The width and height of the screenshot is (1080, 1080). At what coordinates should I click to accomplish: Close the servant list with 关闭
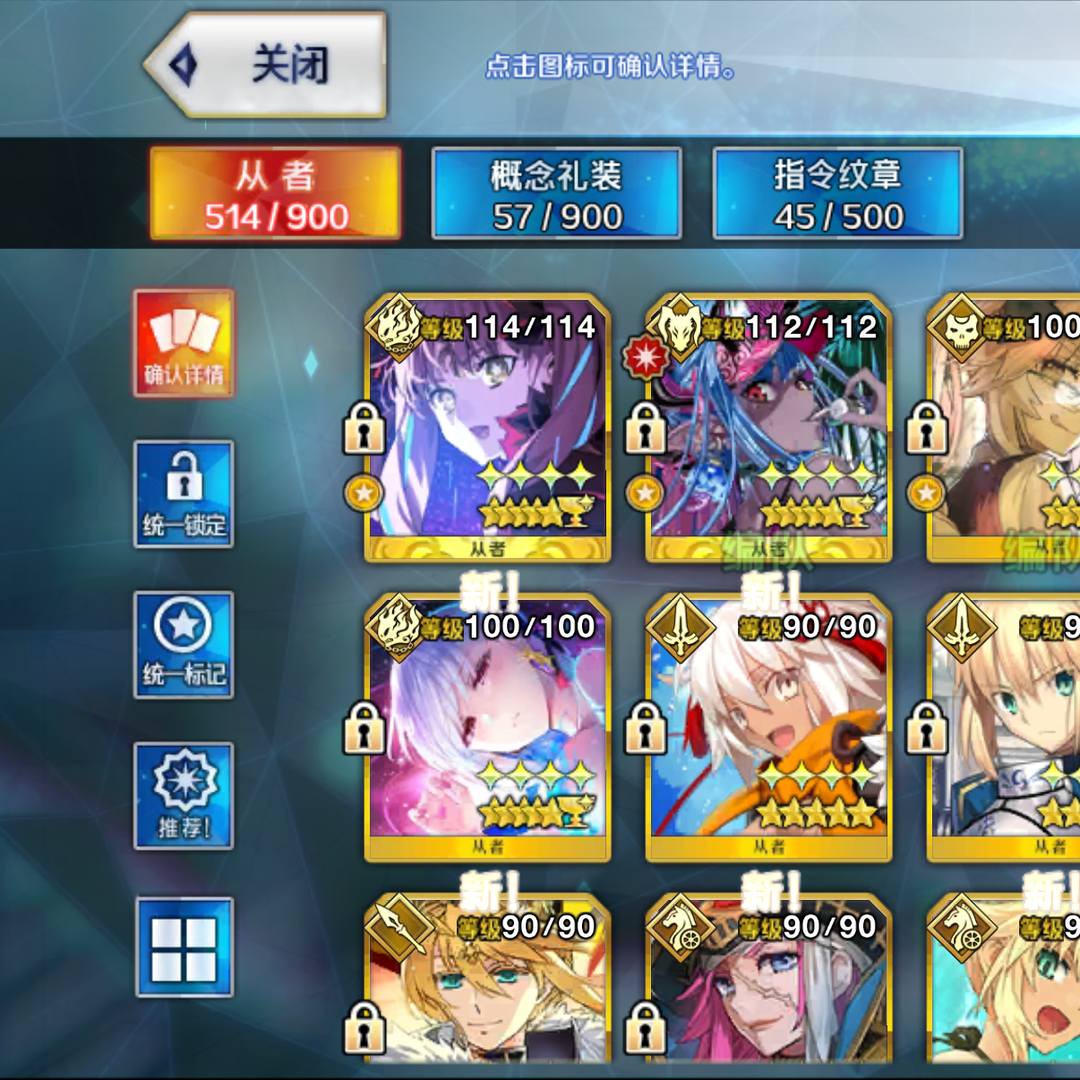pos(266,65)
